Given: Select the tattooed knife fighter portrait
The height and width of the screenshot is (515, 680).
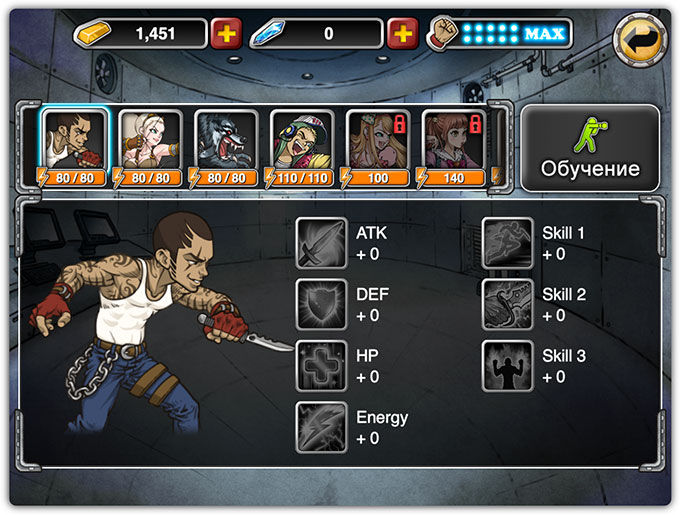Looking at the screenshot, I should [73, 142].
